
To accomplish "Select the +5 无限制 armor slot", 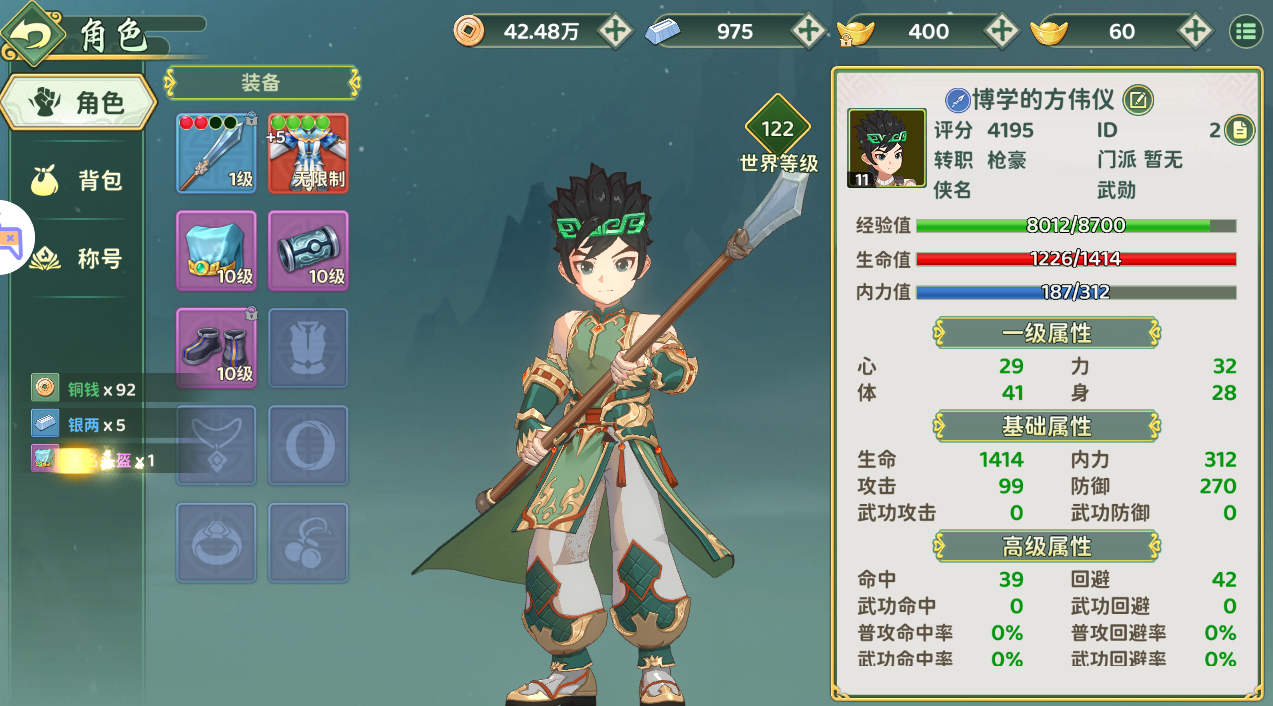I will tap(308, 153).
